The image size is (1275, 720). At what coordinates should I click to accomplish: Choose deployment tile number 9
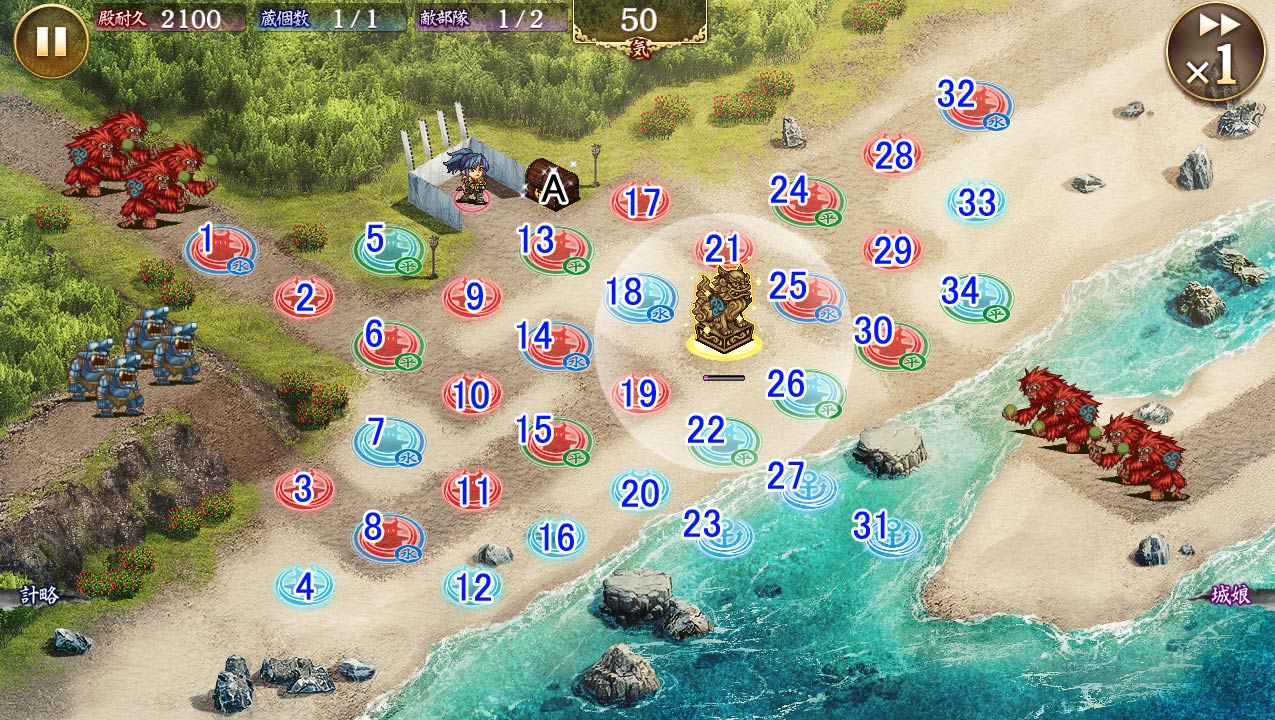473,297
